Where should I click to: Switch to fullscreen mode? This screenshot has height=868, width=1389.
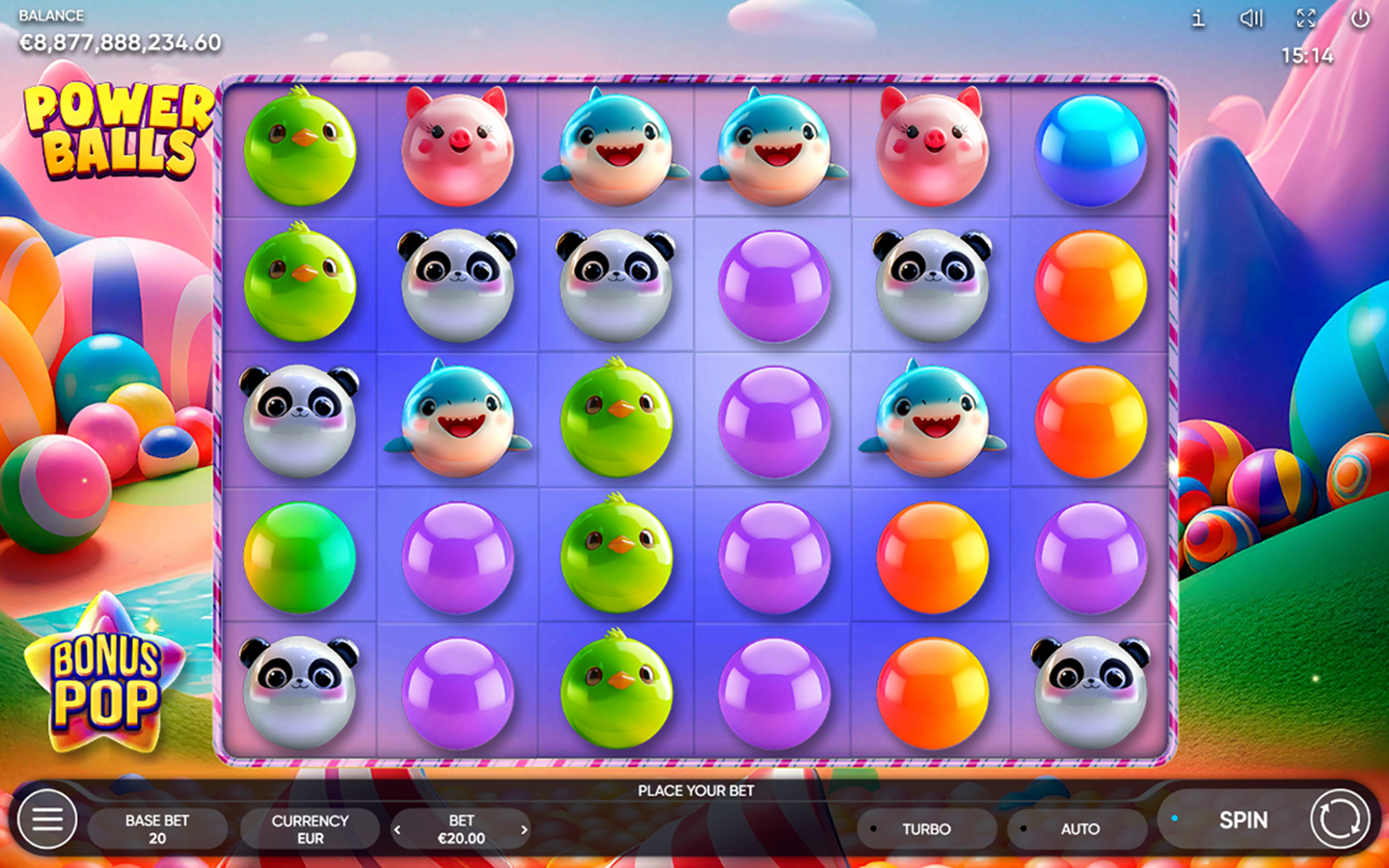coord(1306,18)
